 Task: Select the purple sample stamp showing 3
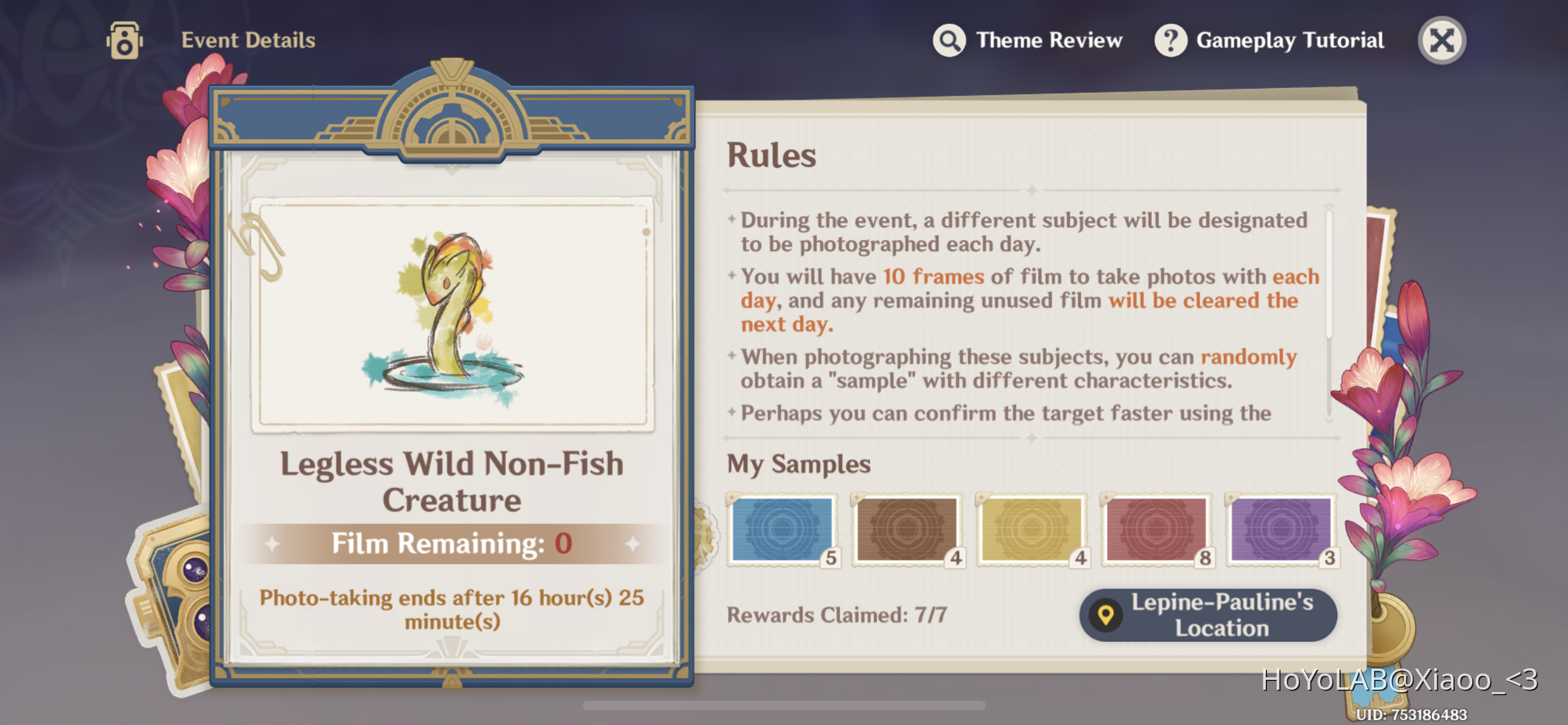pyautogui.click(x=1281, y=530)
